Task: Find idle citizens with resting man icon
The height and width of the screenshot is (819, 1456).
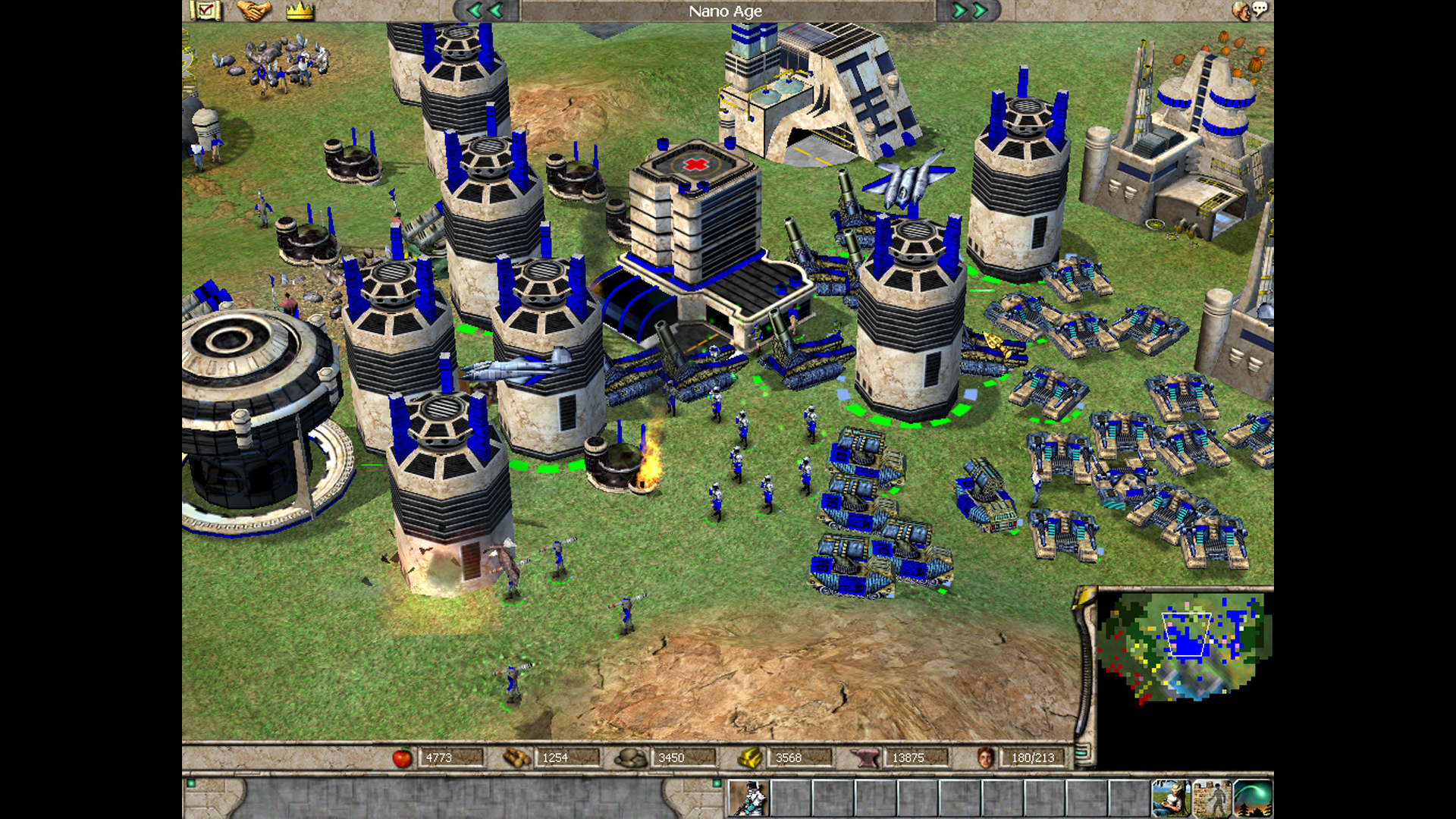Action: coord(1170,798)
